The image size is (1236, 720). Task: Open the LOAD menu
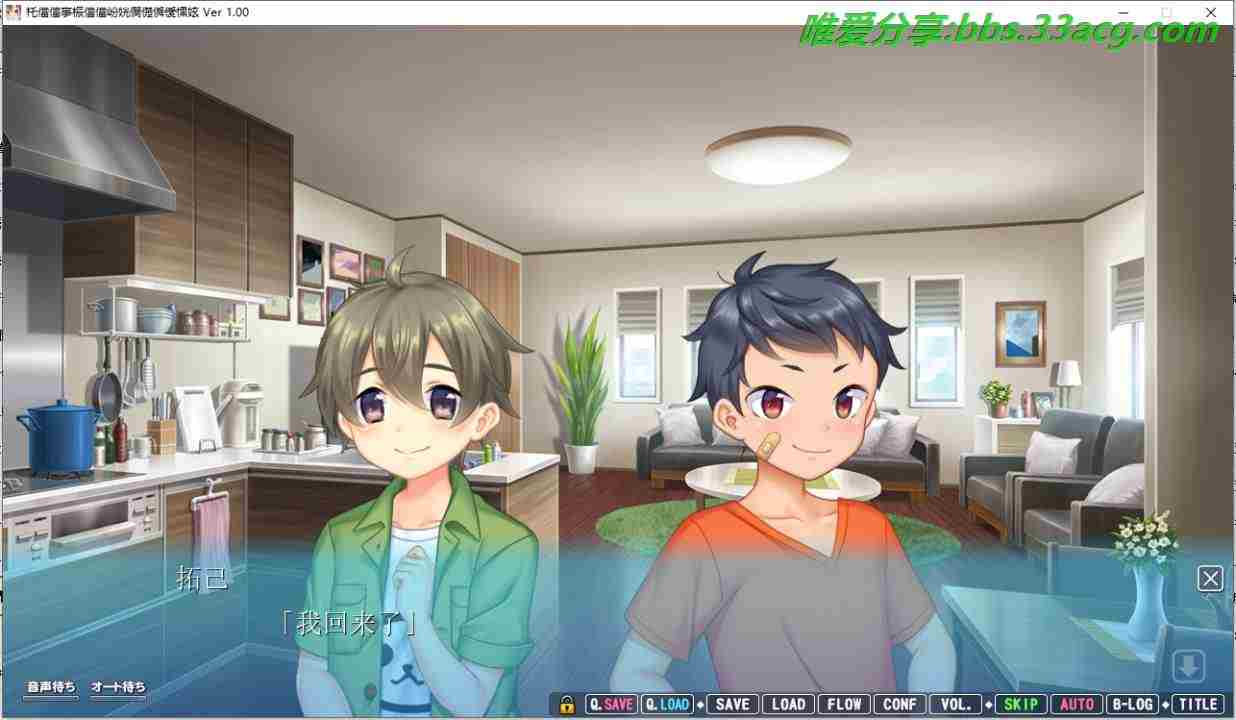tap(788, 704)
